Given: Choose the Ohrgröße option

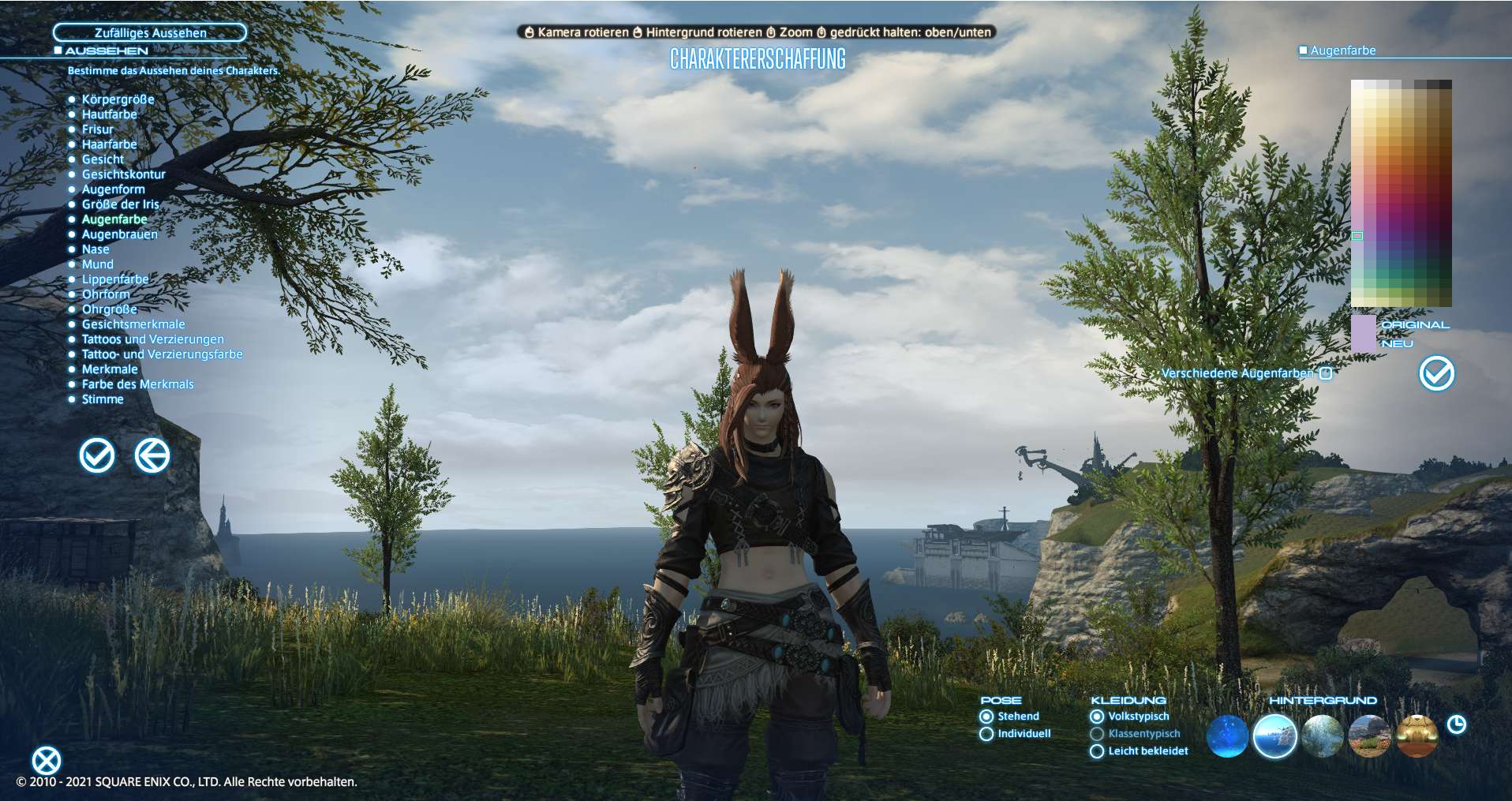Looking at the screenshot, I should tap(109, 309).
